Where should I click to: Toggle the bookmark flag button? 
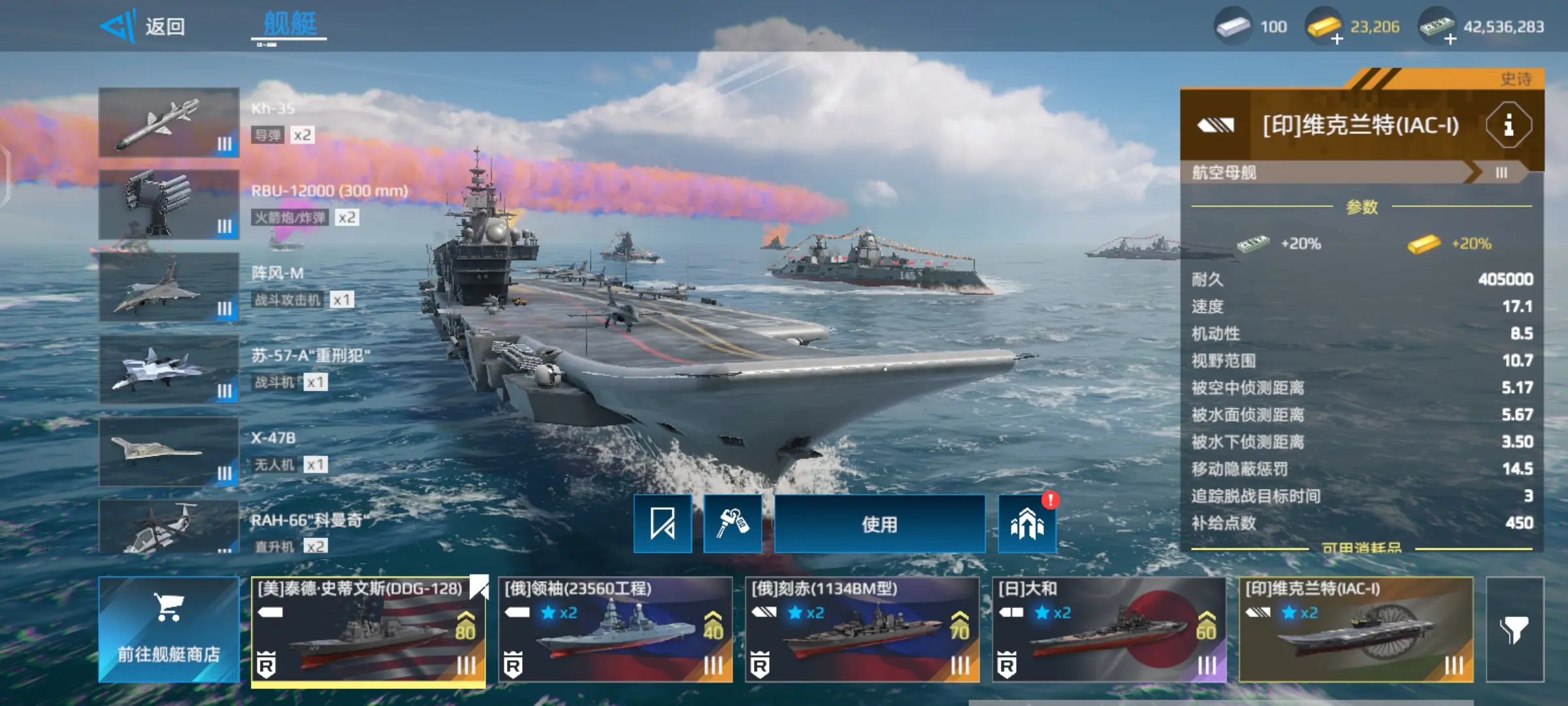[x=662, y=524]
